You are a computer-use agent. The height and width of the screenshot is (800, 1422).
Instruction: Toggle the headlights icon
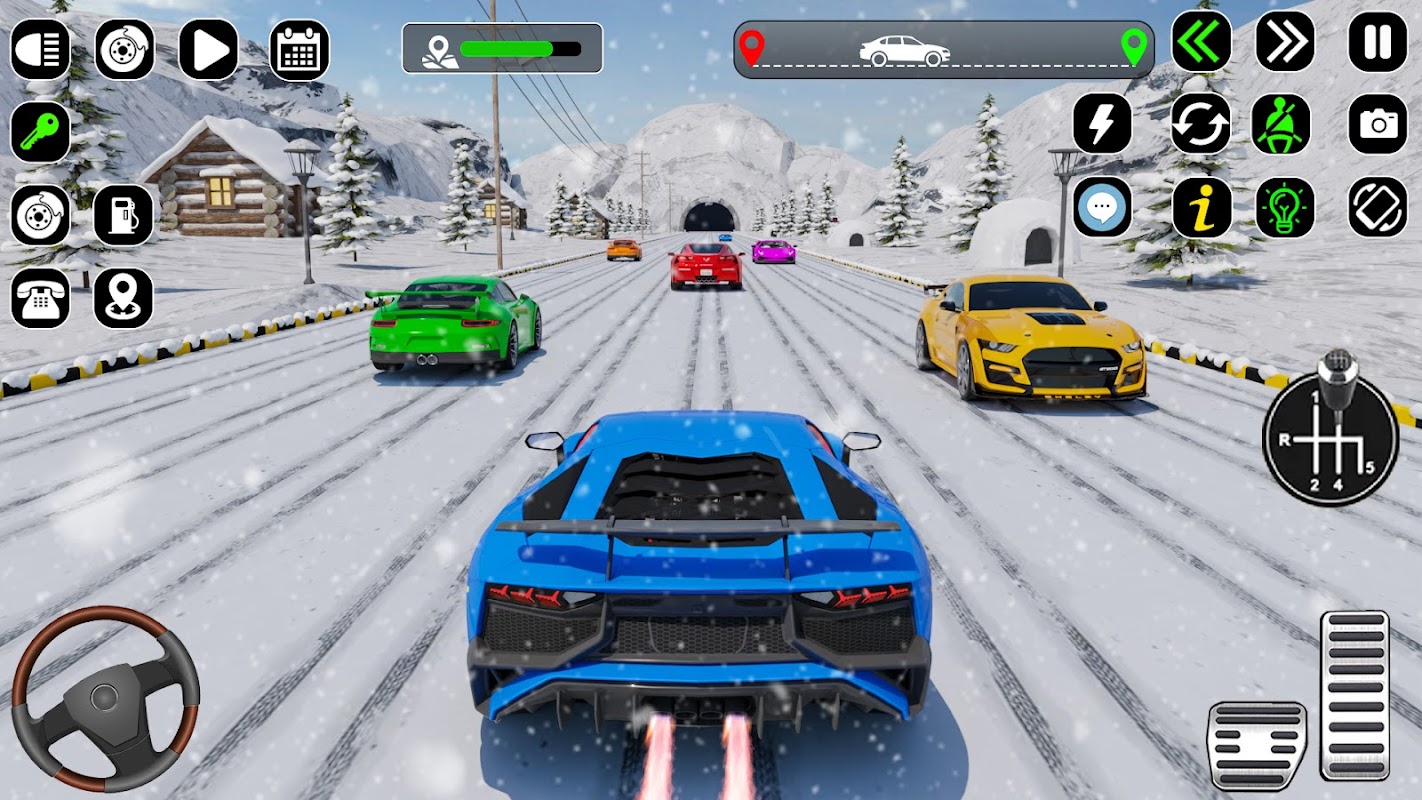coord(41,49)
